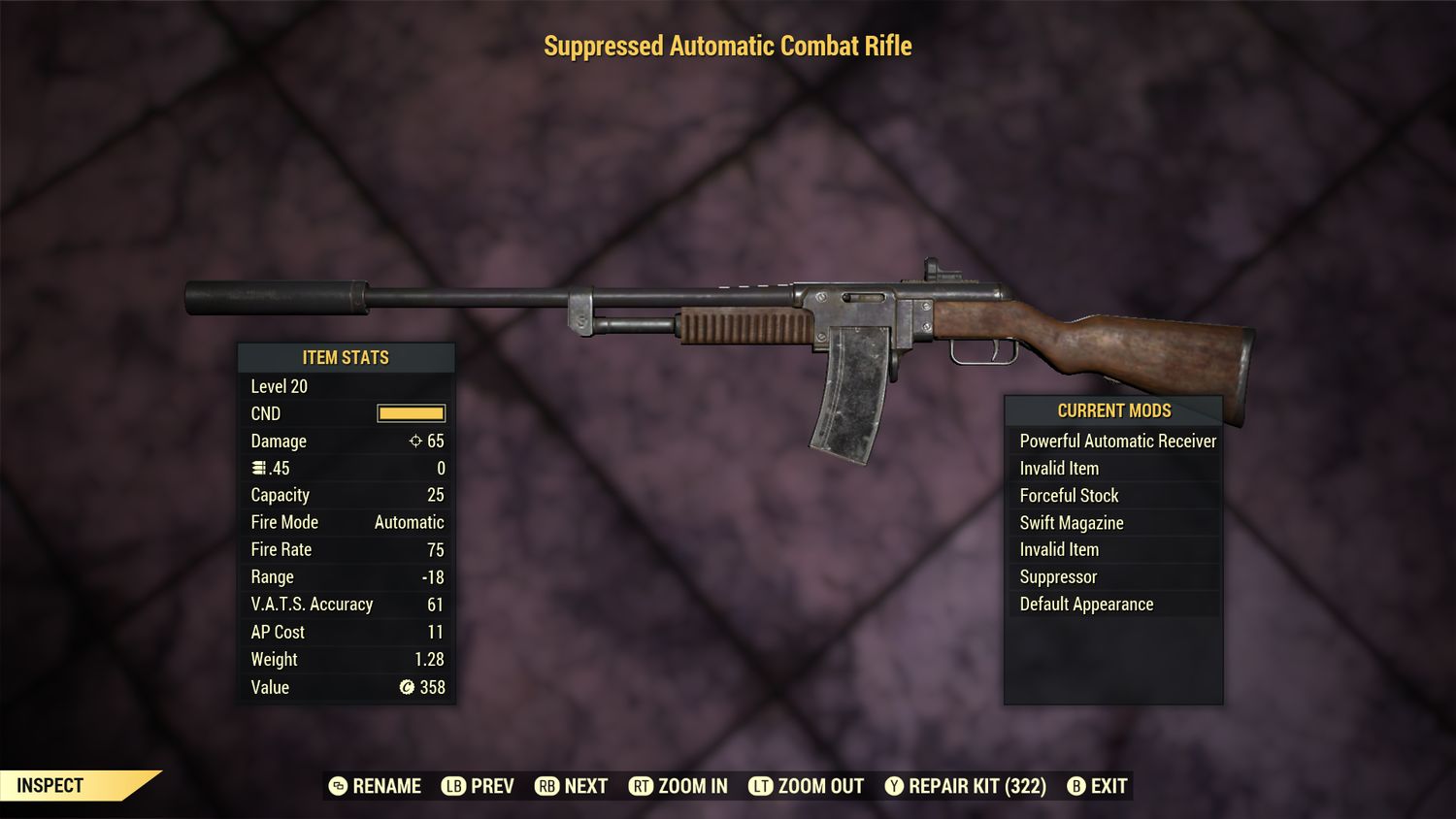The image size is (1456, 819).
Task: Select the Swift Magazine mod entry
Action: point(1071,522)
